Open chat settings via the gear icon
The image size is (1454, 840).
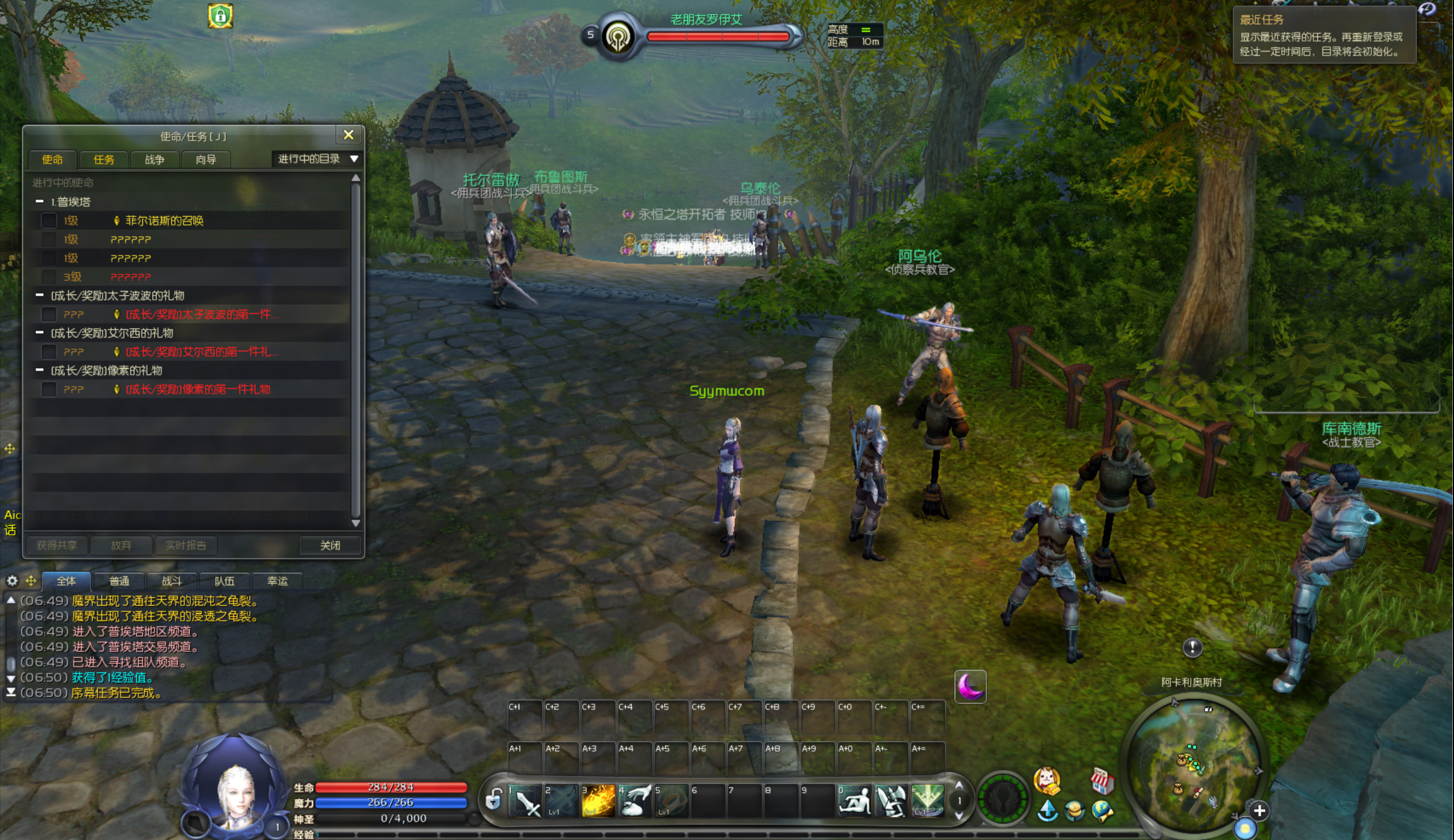click(x=12, y=581)
